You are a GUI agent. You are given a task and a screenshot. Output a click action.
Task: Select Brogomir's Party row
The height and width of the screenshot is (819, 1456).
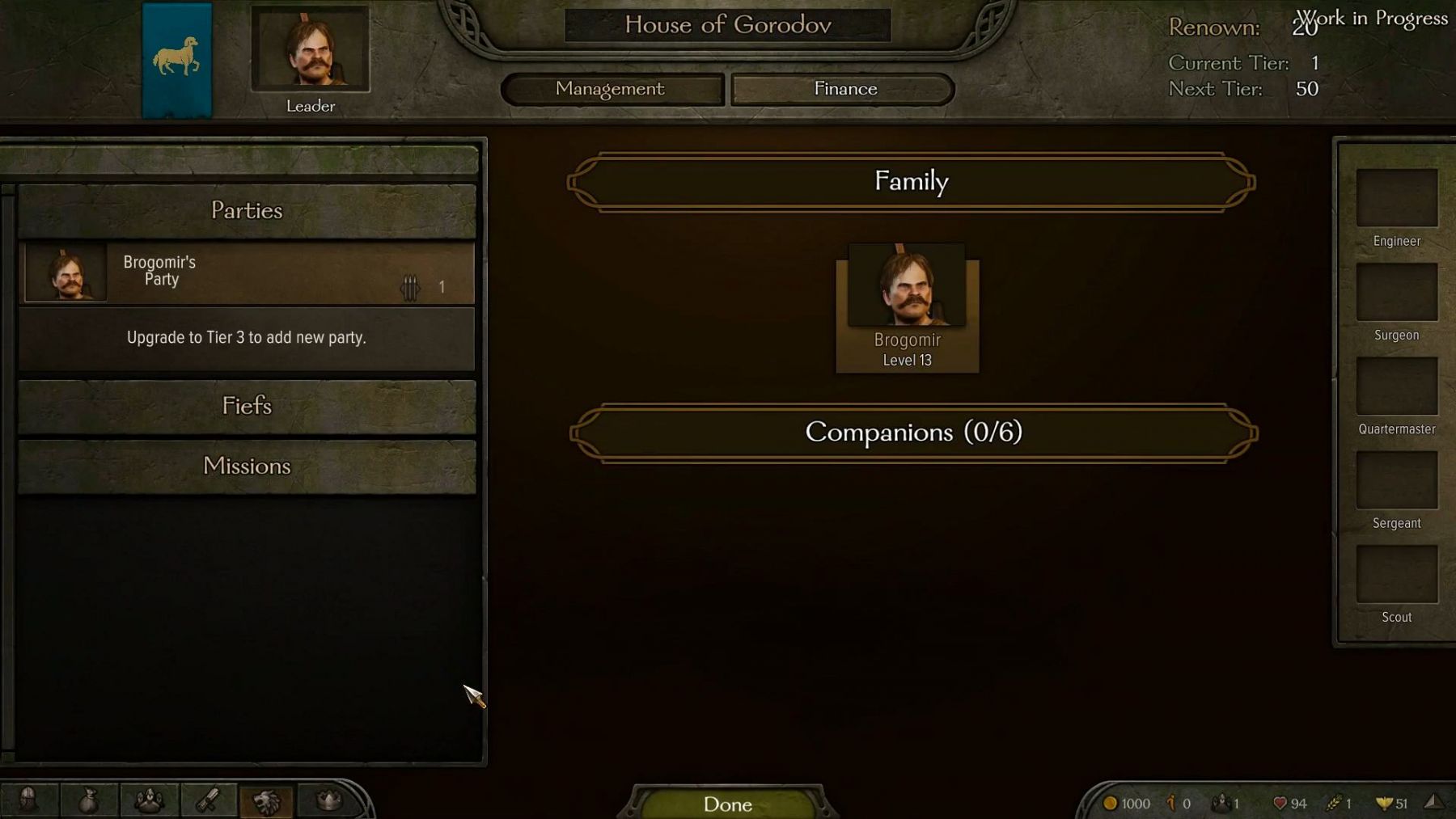pos(247,272)
